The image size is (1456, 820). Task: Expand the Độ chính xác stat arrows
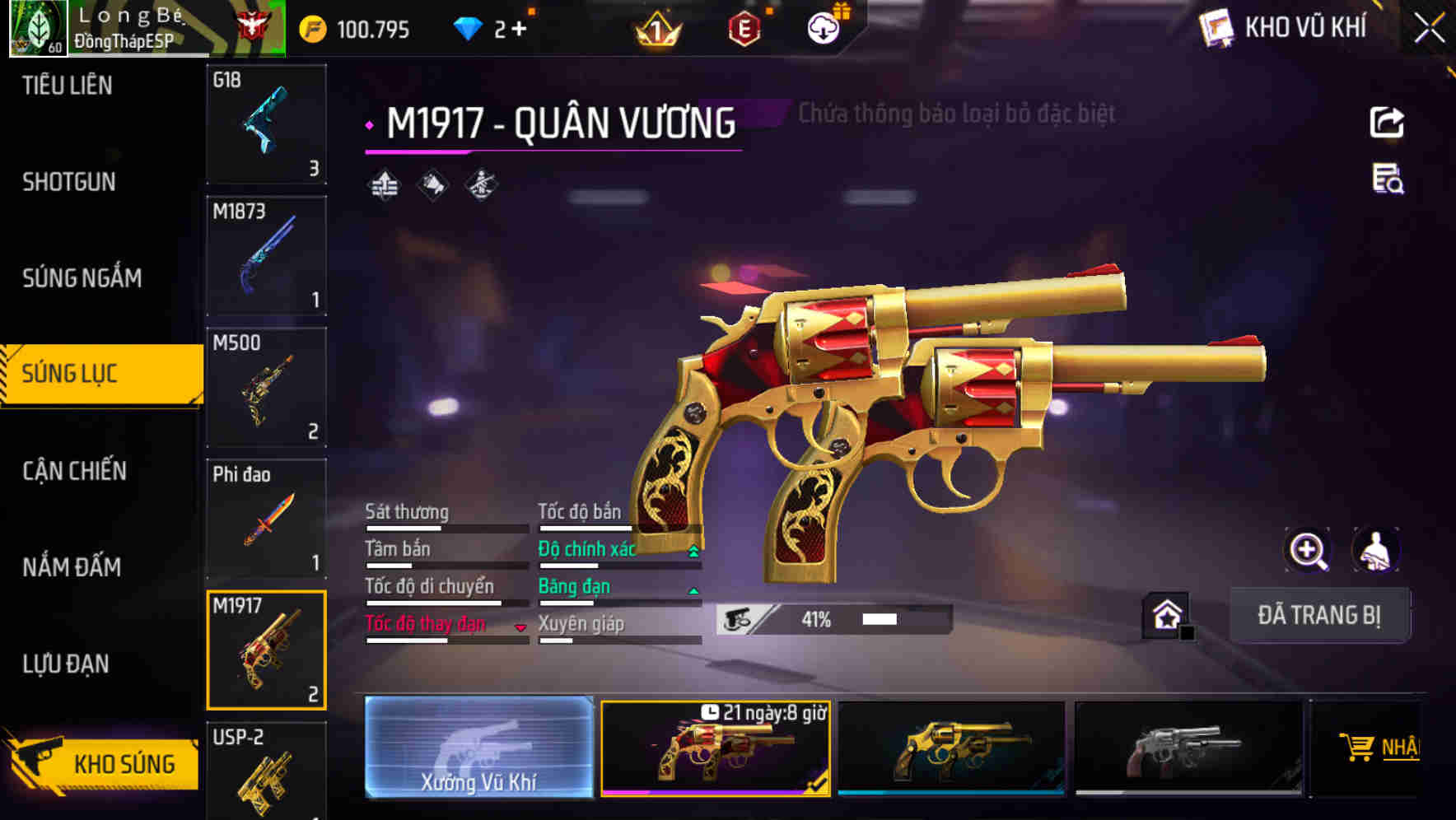pyautogui.click(x=693, y=549)
